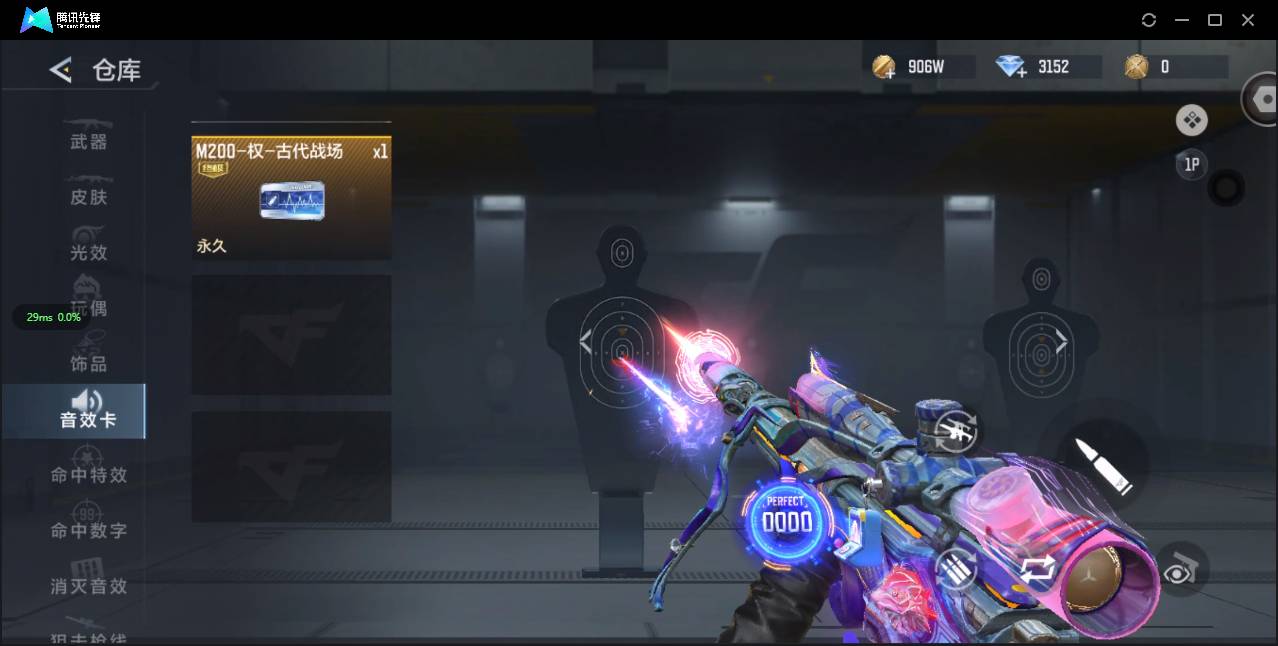The image size is (1278, 646).
Task: Tap the swap arrows weapon switch icon
Action: pos(1037,569)
